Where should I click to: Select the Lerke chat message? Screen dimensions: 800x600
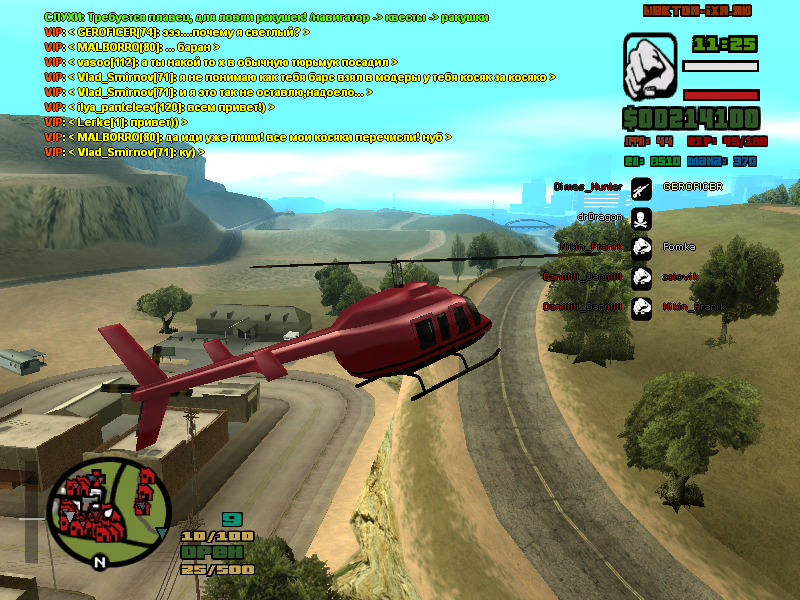coord(130,122)
